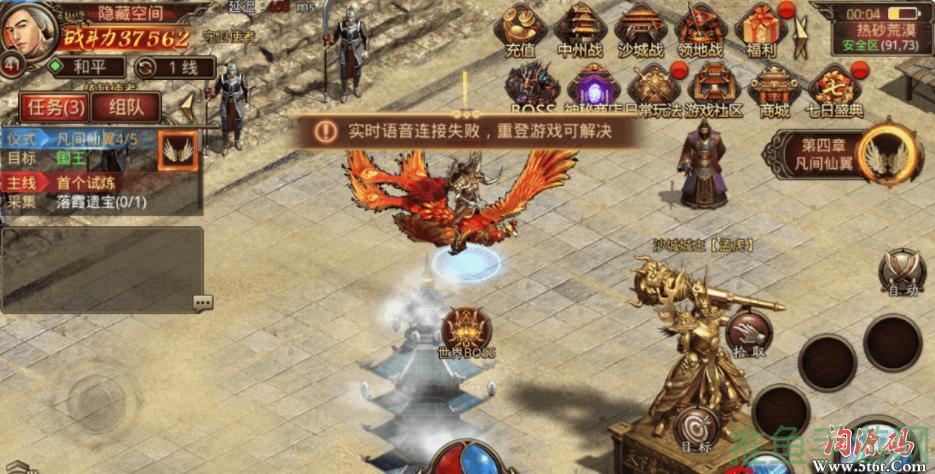Open the 商城 store
The image size is (935, 474).
[x=774, y=89]
